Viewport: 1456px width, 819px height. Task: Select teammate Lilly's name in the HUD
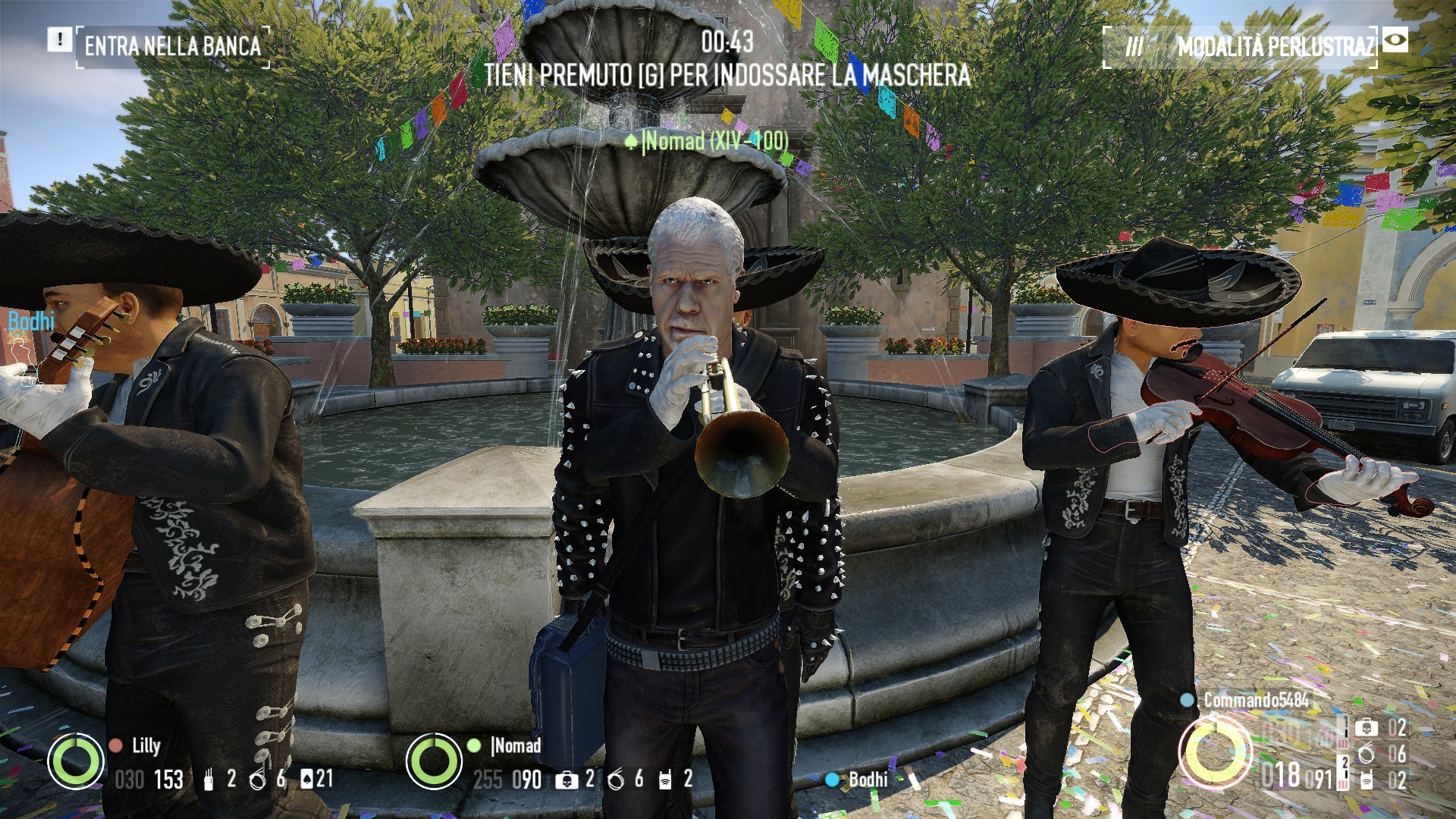tap(146, 745)
